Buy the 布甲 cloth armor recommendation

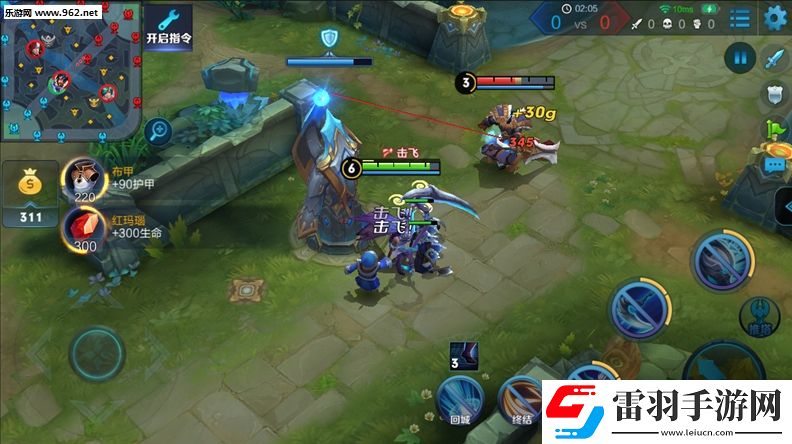point(84,177)
